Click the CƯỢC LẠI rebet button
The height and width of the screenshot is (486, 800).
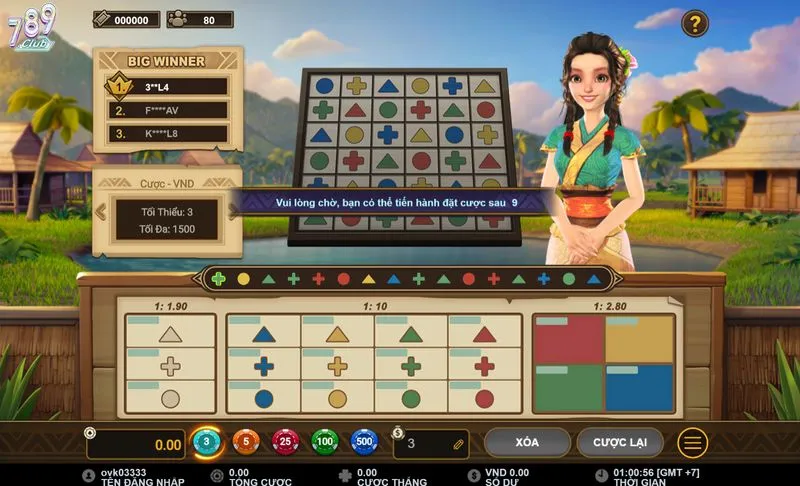click(x=619, y=442)
